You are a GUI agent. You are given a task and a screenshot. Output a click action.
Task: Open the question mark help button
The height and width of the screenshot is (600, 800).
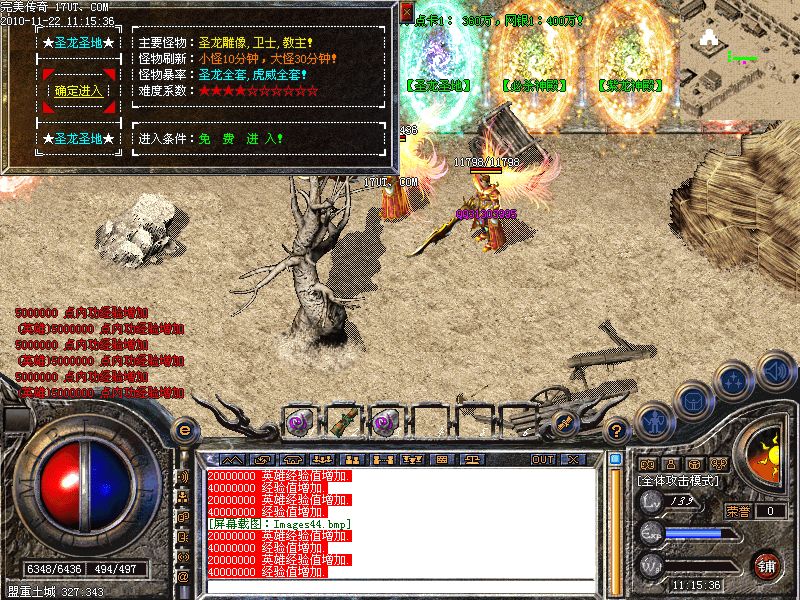617,431
